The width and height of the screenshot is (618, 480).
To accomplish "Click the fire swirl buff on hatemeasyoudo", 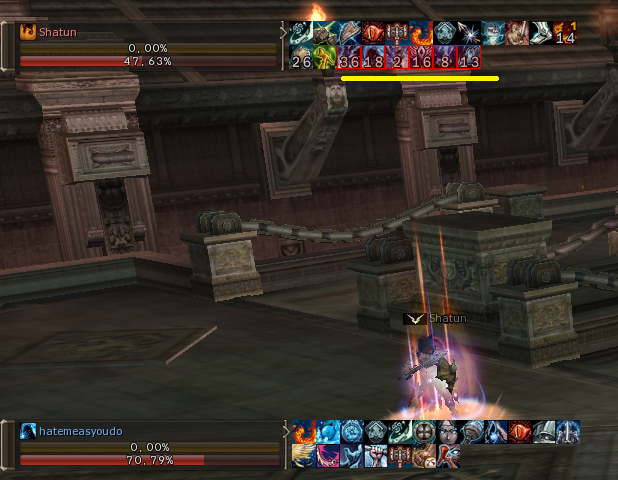I will (302, 432).
